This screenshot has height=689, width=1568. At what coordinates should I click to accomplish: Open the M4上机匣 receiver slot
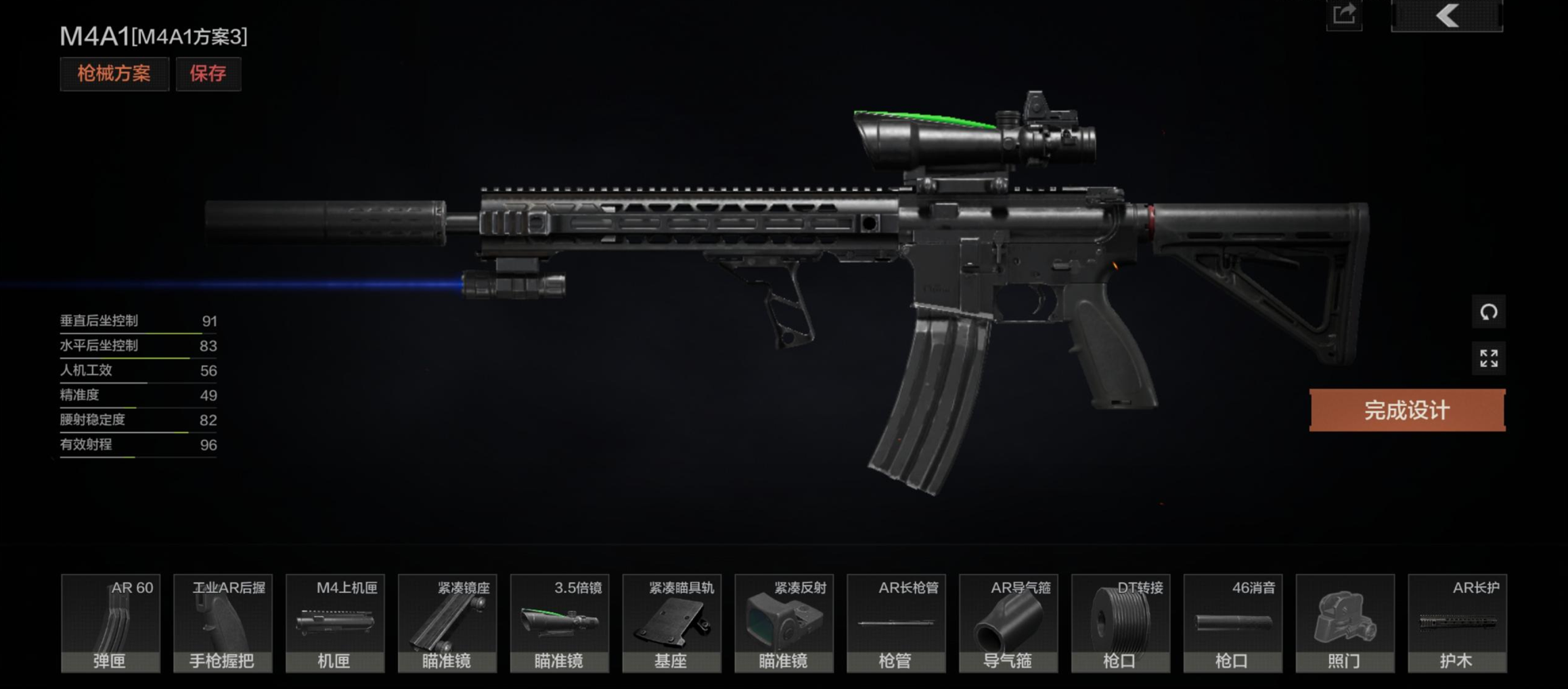[335, 623]
